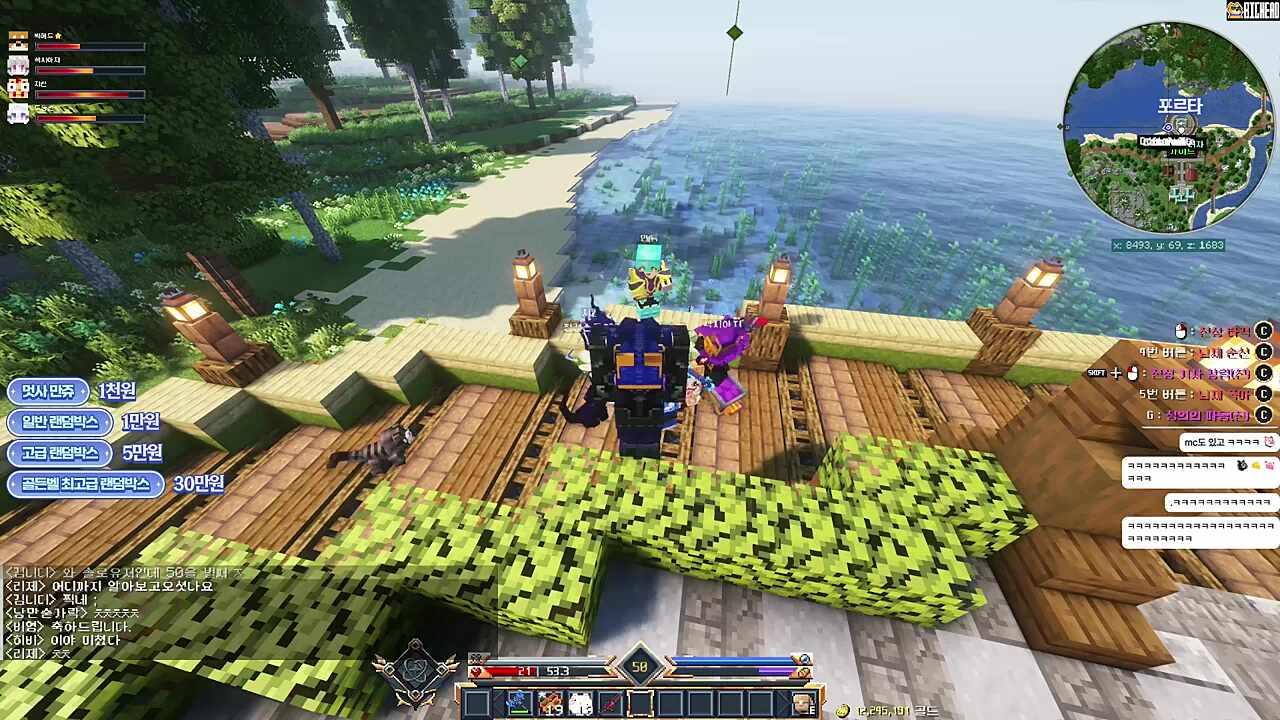Click the 고급 랜덤박스 overlay label
Screen dimensions: 1280x720
coord(60,453)
